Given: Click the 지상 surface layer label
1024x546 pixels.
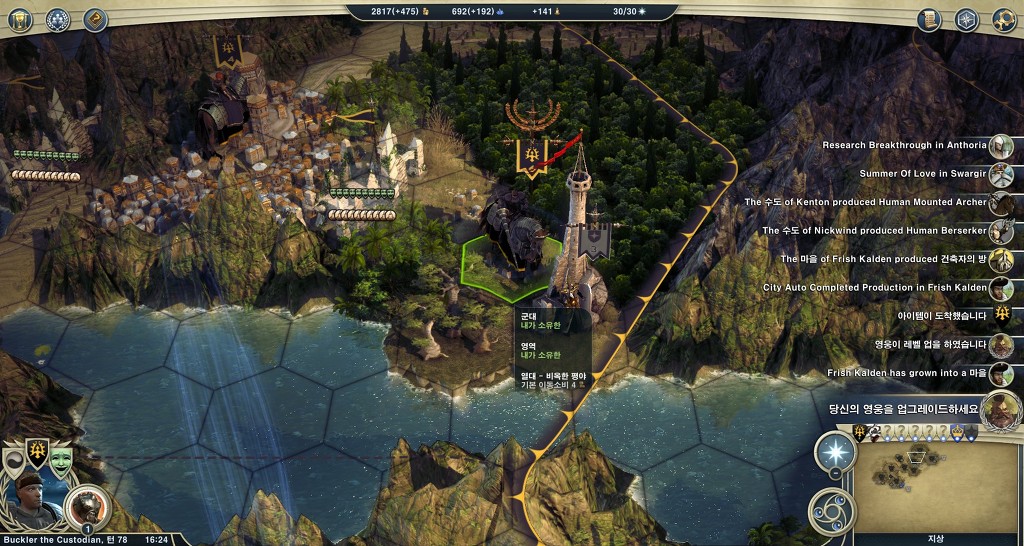Looking at the screenshot, I should pos(935,538).
